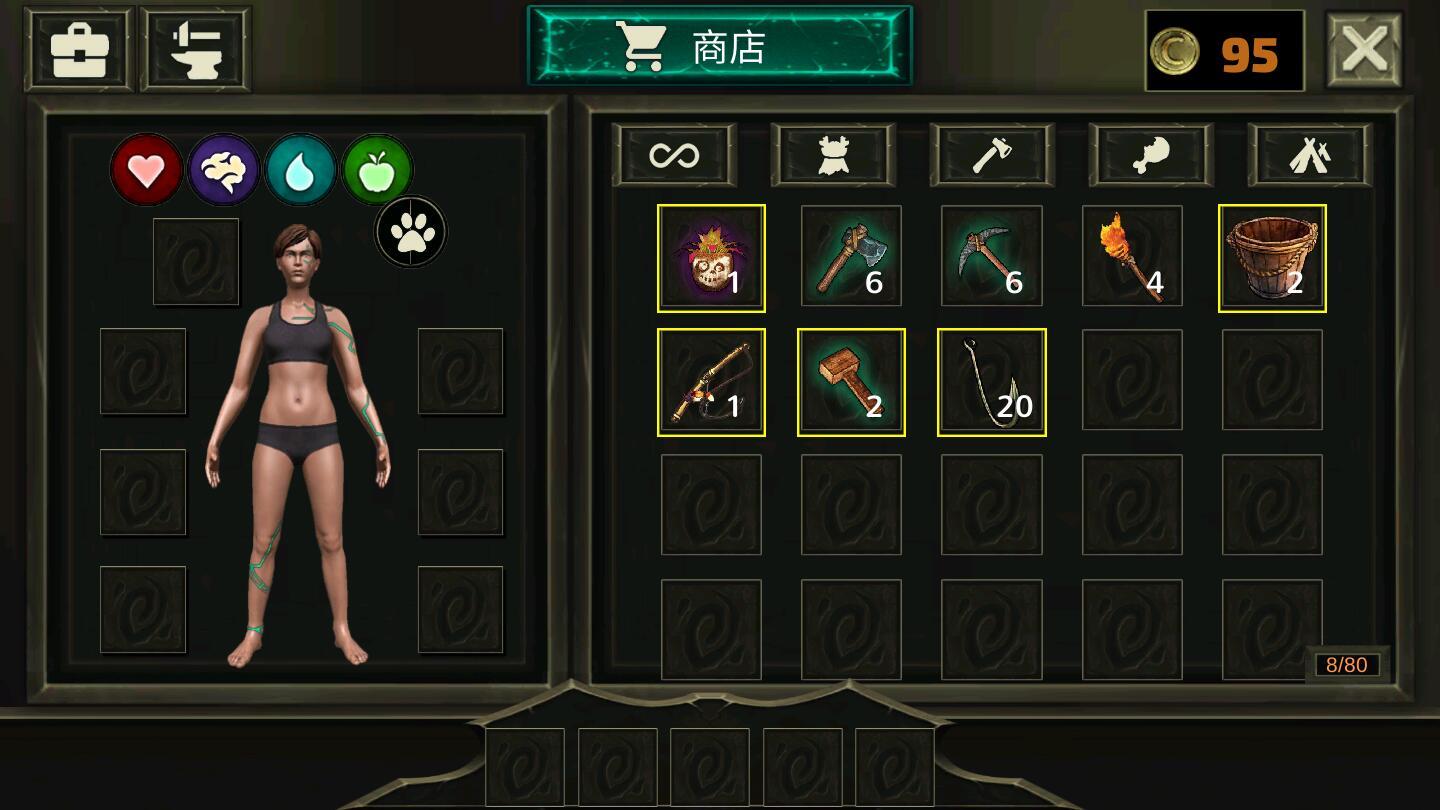Viewport: 1440px width, 810px height.
Task: Open the briefcase inventory tab
Action: tap(79, 49)
